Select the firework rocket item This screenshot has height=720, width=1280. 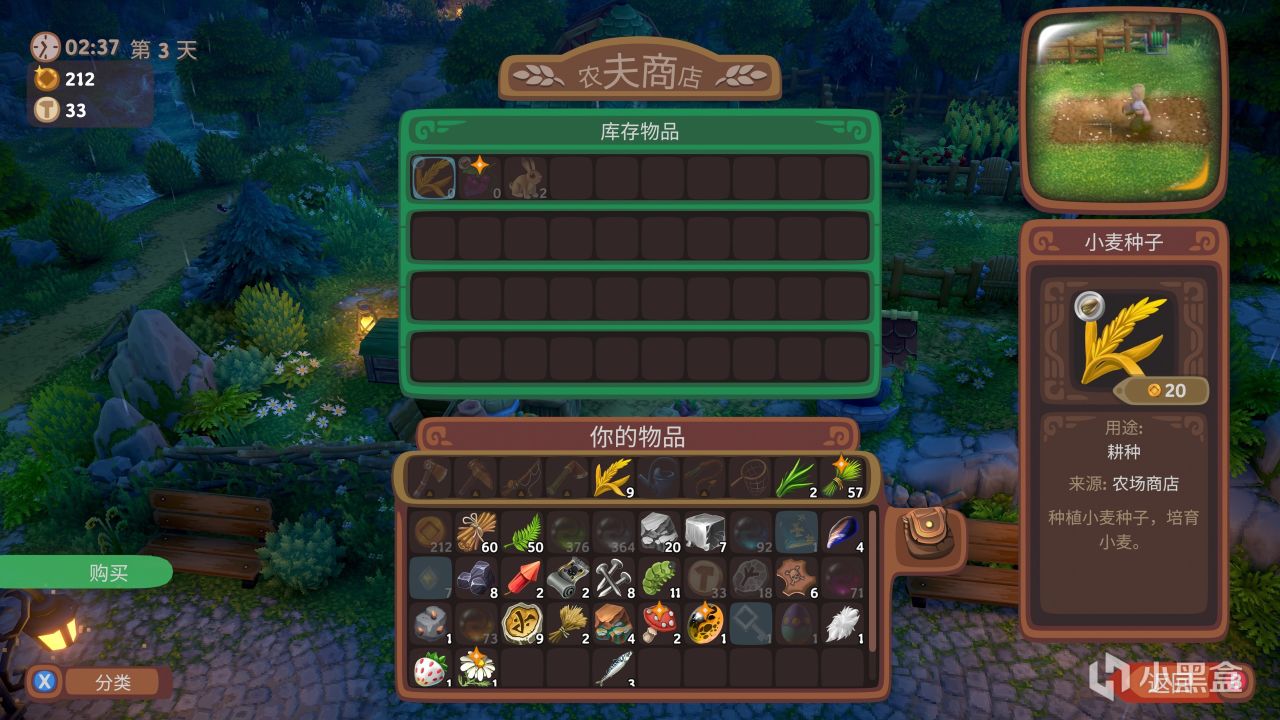523,577
